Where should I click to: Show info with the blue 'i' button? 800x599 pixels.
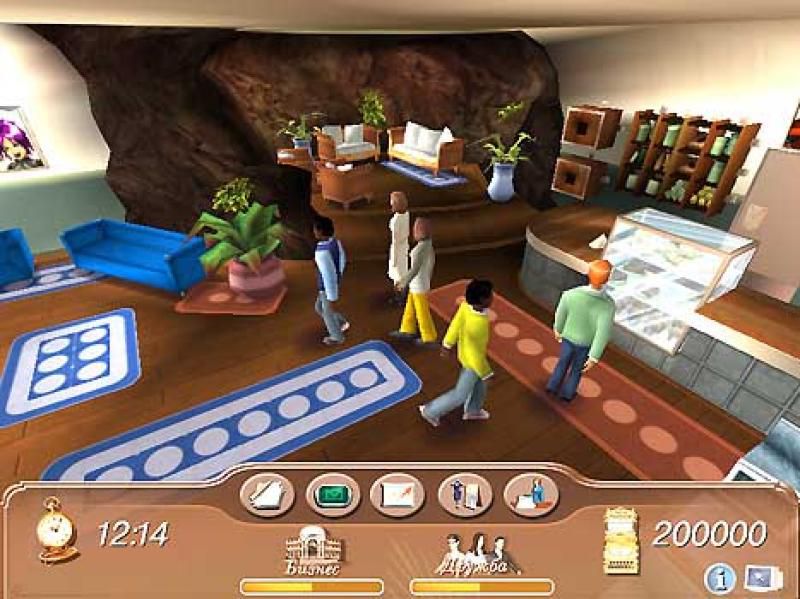[719, 577]
